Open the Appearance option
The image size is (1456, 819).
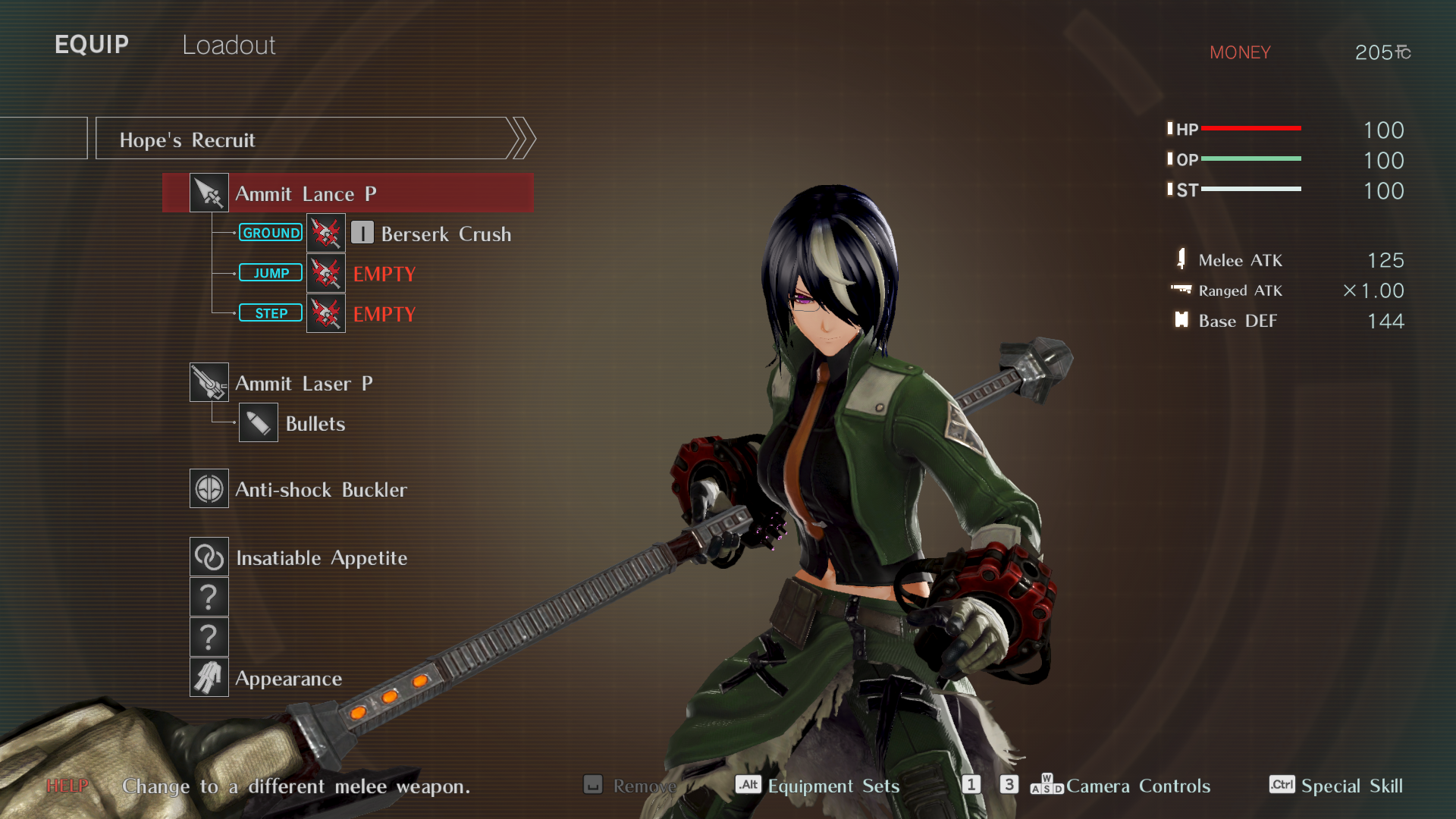288,679
